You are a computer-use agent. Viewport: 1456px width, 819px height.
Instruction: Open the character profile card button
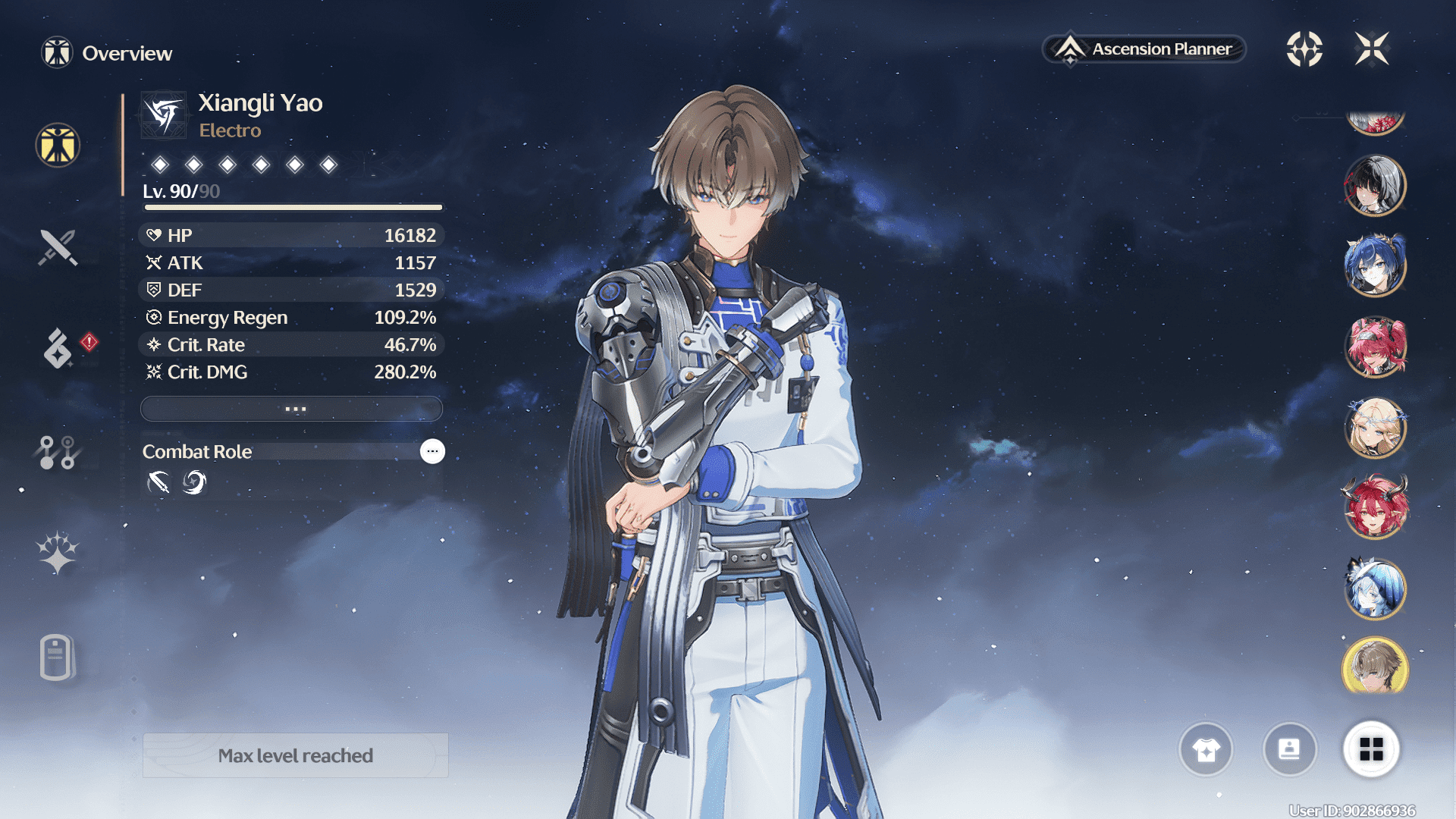(x=1289, y=749)
